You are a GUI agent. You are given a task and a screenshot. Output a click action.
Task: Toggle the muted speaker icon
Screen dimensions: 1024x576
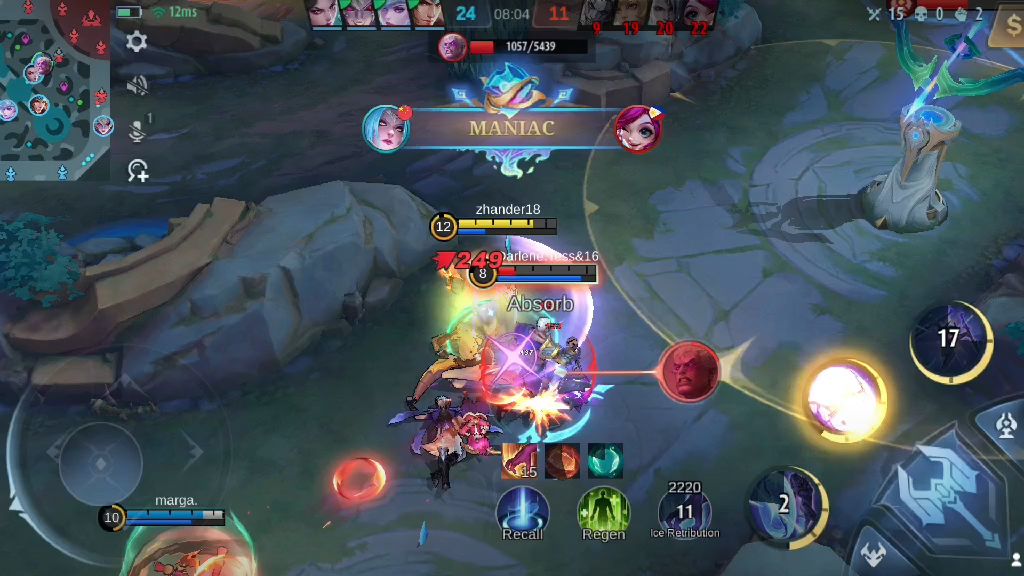click(137, 86)
